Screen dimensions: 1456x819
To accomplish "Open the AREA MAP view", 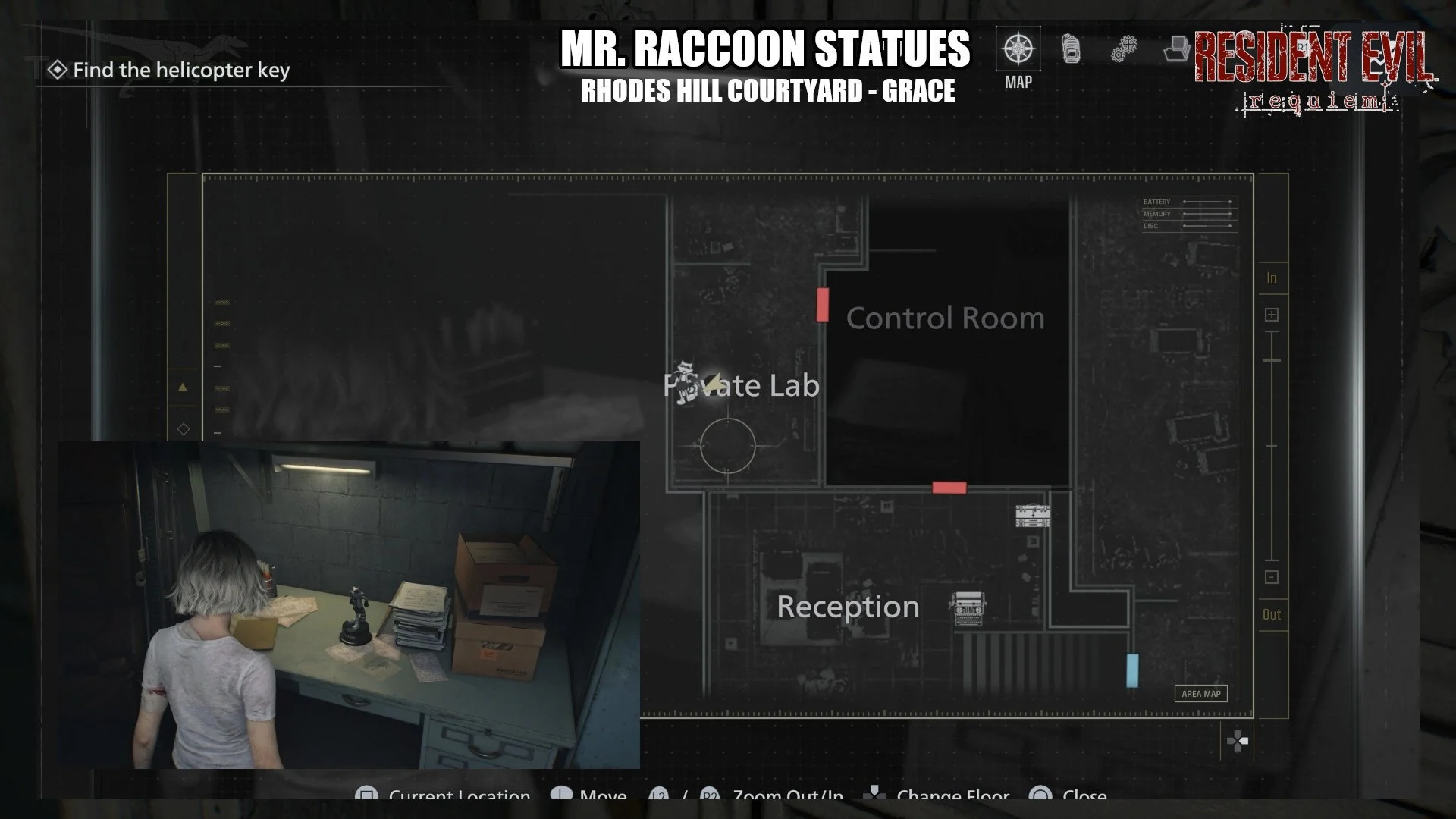I will (1200, 693).
